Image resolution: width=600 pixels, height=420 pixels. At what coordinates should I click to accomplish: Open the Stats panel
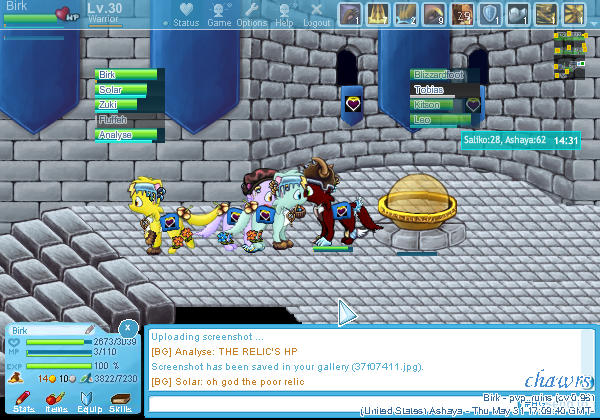coord(24,402)
